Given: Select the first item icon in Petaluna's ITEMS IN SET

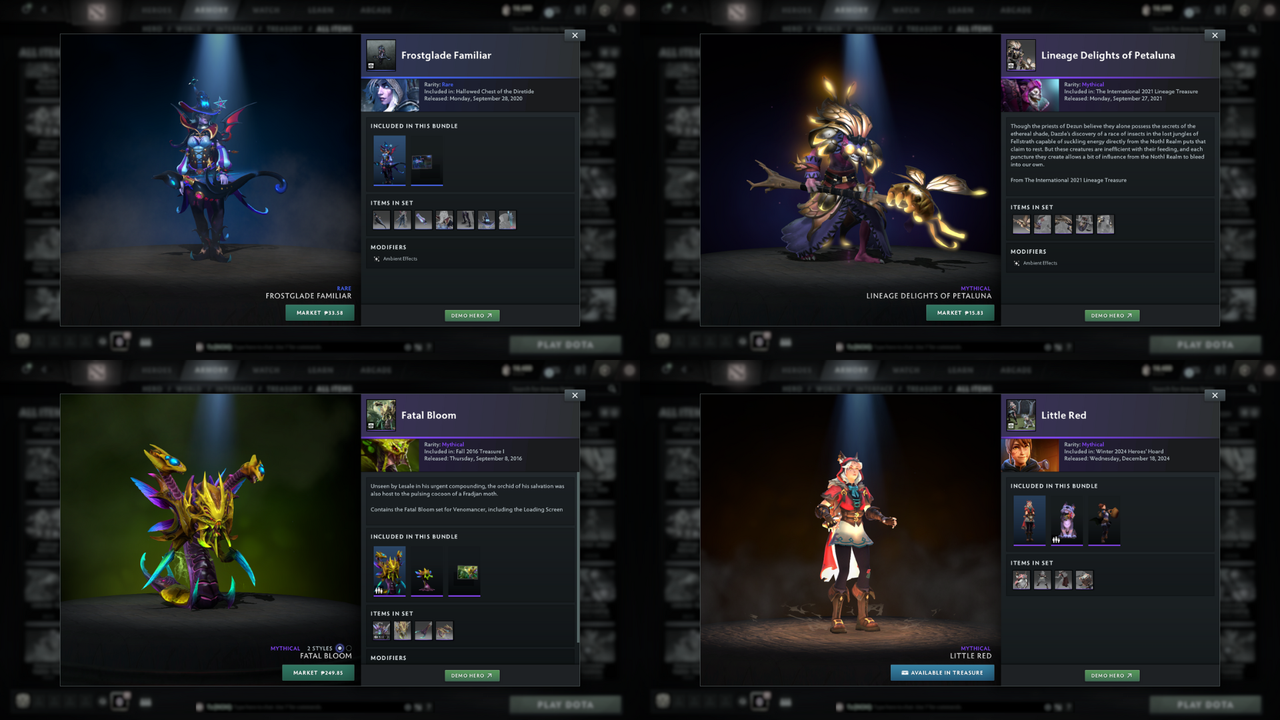Looking at the screenshot, I should coord(1020,223).
